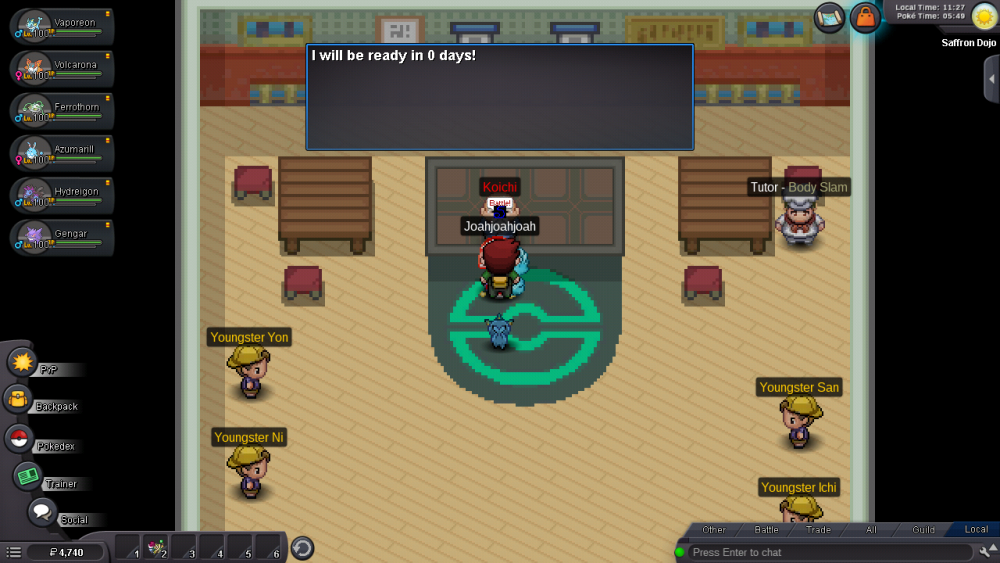This screenshot has width=1000, height=563.
Task: Pick Gengar from the party panel
Action: click(x=60, y=237)
